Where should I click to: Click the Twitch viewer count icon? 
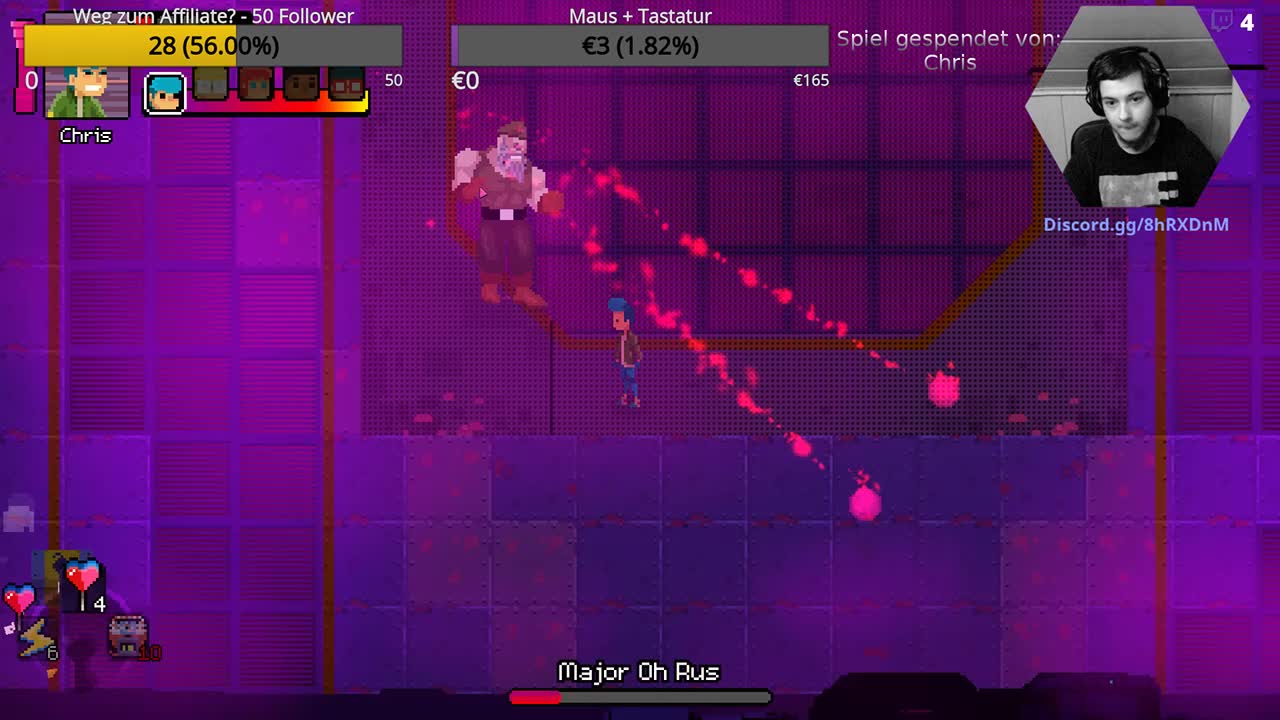[1222, 22]
